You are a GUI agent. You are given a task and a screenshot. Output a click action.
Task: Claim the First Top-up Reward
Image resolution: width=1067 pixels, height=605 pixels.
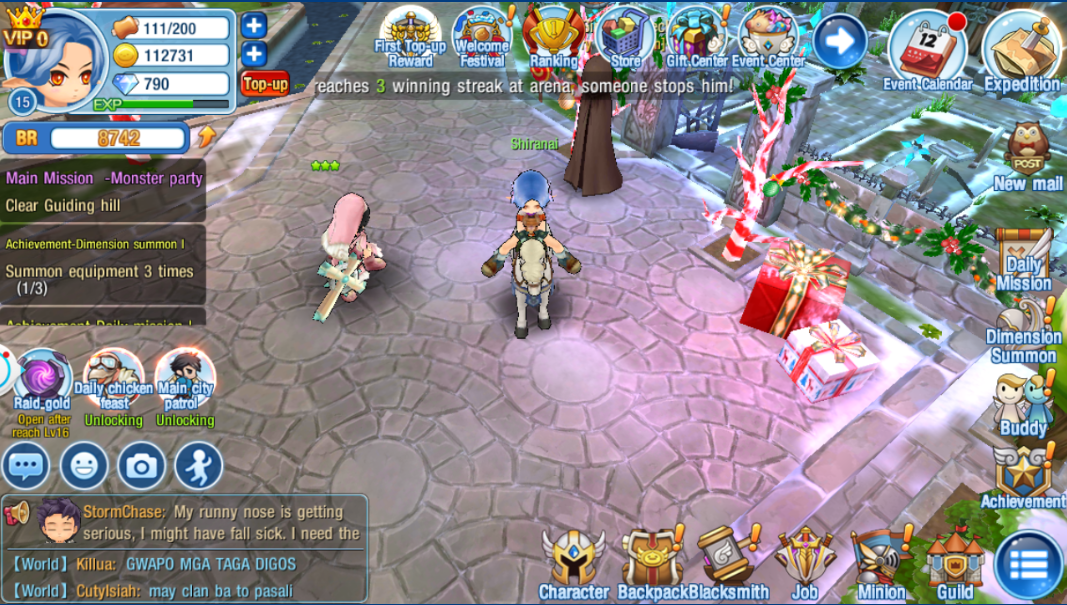point(410,37)
